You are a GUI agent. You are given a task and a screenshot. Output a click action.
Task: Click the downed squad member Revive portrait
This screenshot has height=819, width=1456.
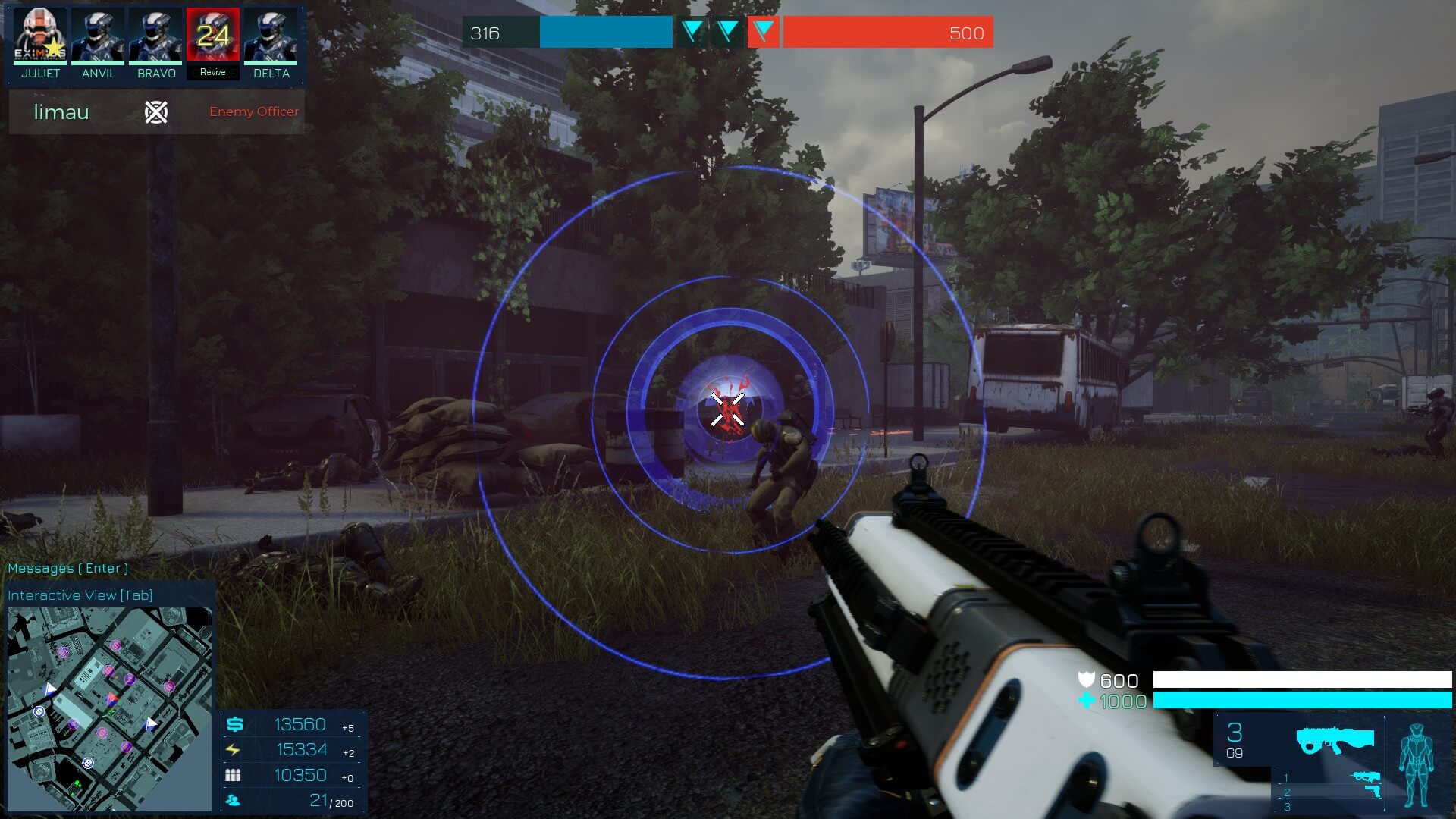(213, 36)
